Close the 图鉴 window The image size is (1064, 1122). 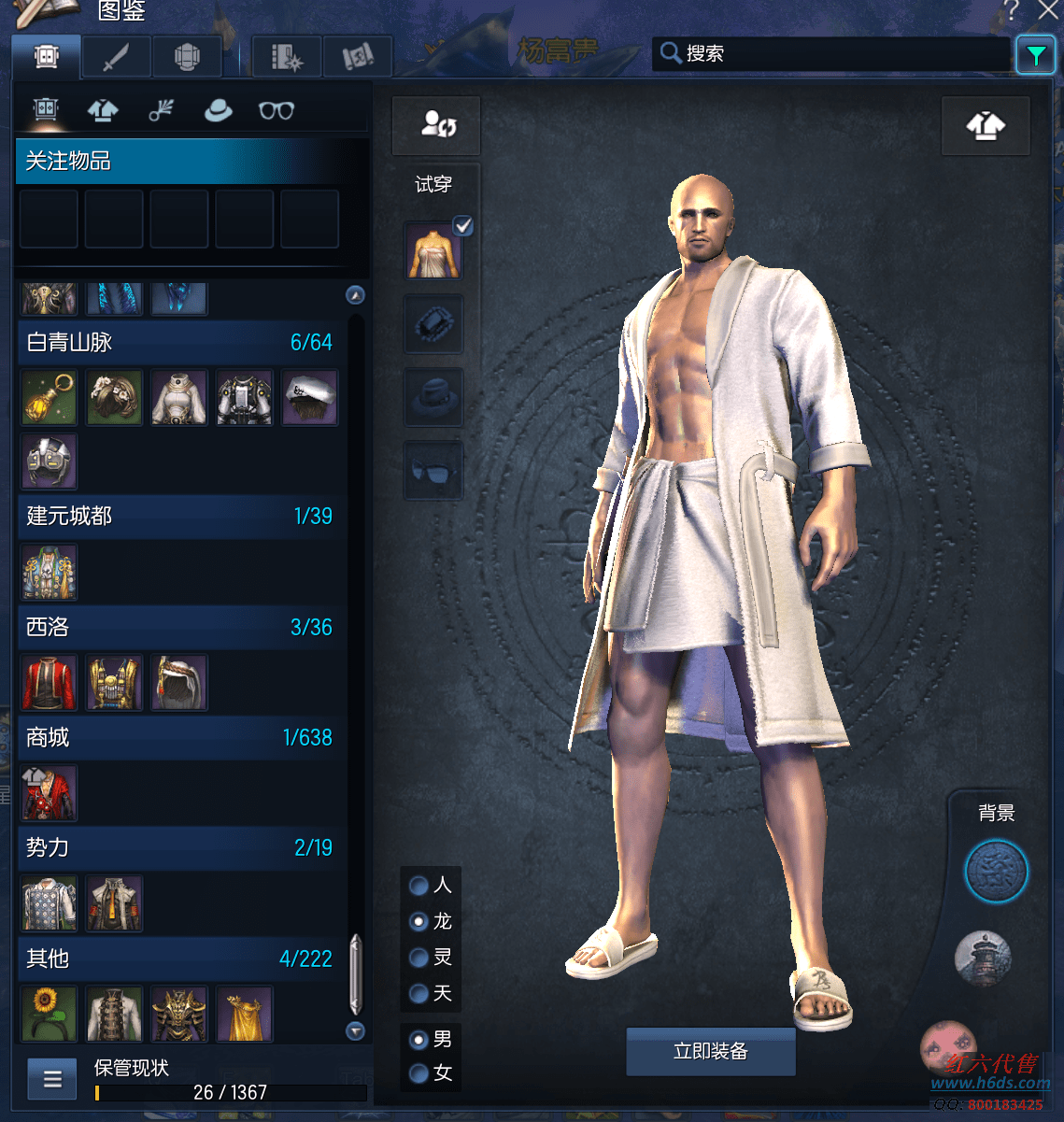pos(1049,11)
